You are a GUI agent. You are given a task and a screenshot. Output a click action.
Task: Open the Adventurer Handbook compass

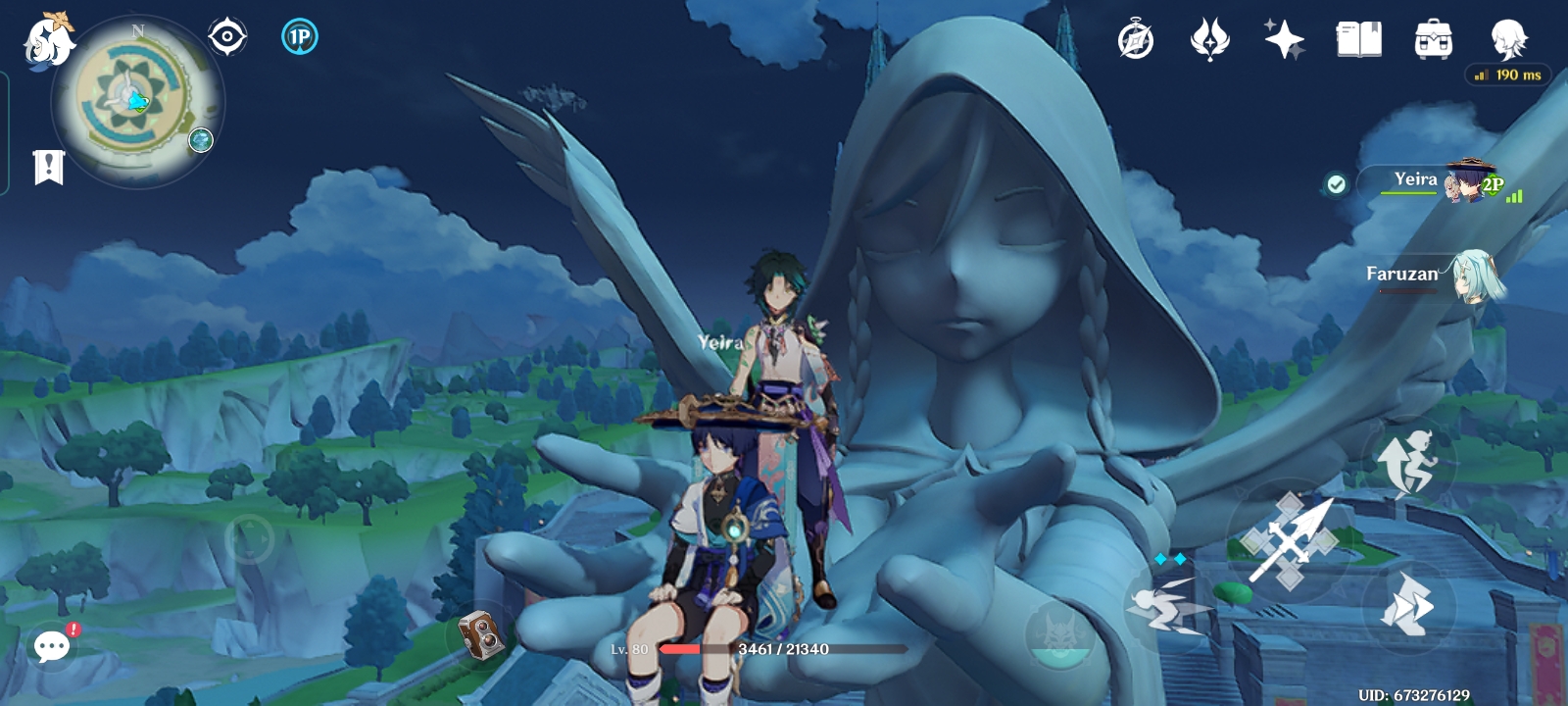point(1135,39)
